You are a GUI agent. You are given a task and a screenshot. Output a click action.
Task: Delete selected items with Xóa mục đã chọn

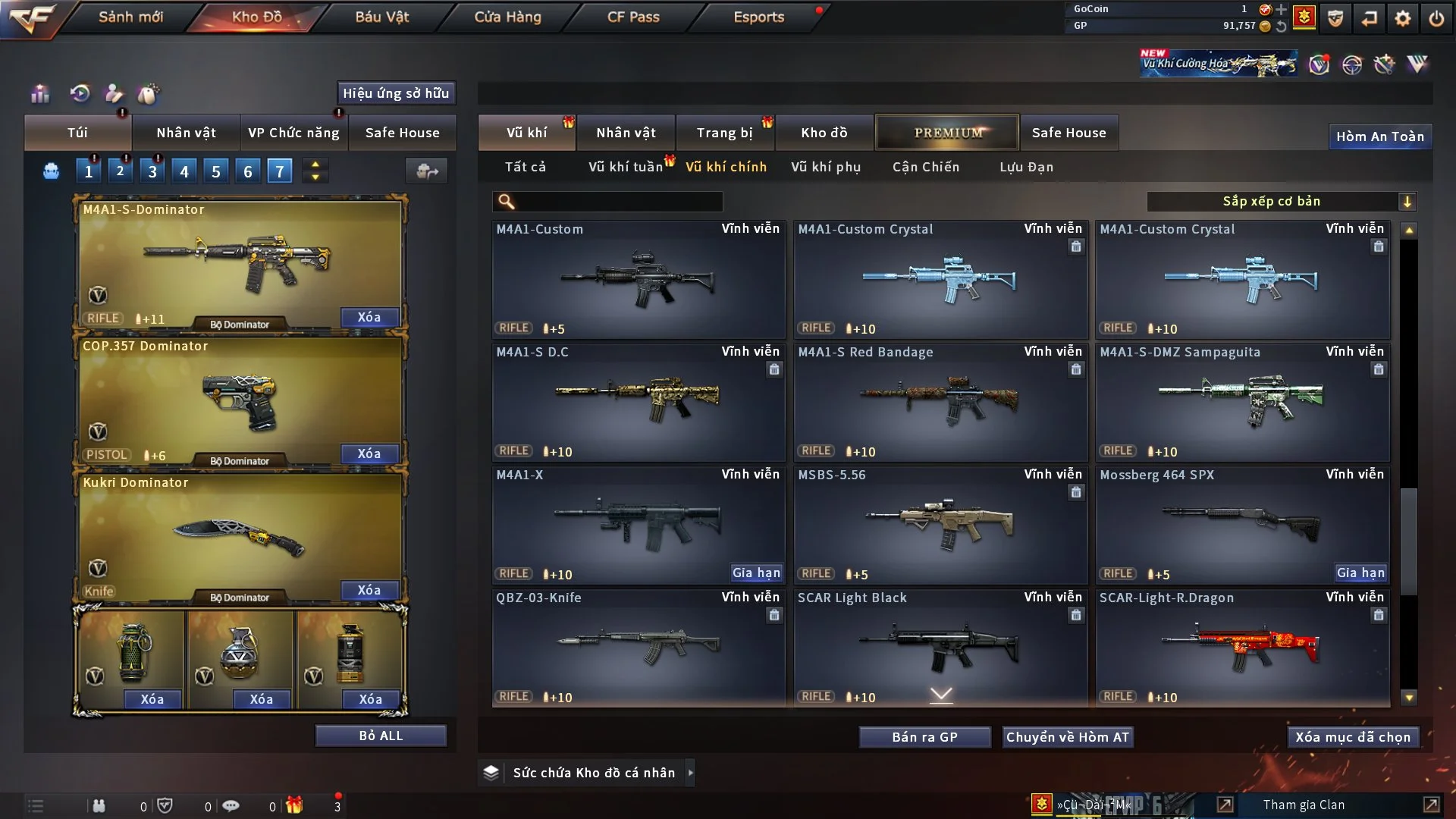1352,737
